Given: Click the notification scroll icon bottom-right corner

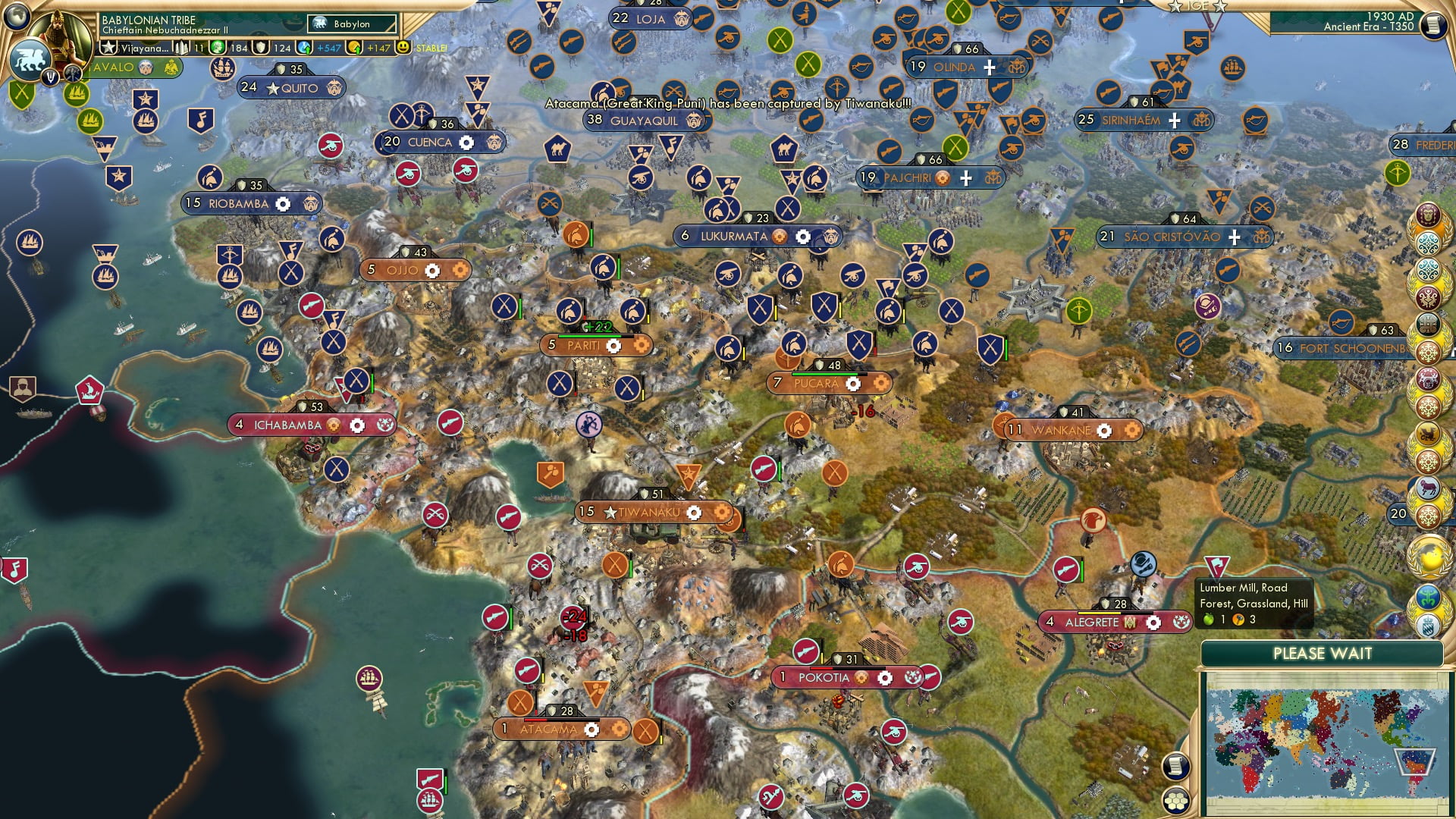Looking at the screenshot, I should click(x=1176, y=766).
